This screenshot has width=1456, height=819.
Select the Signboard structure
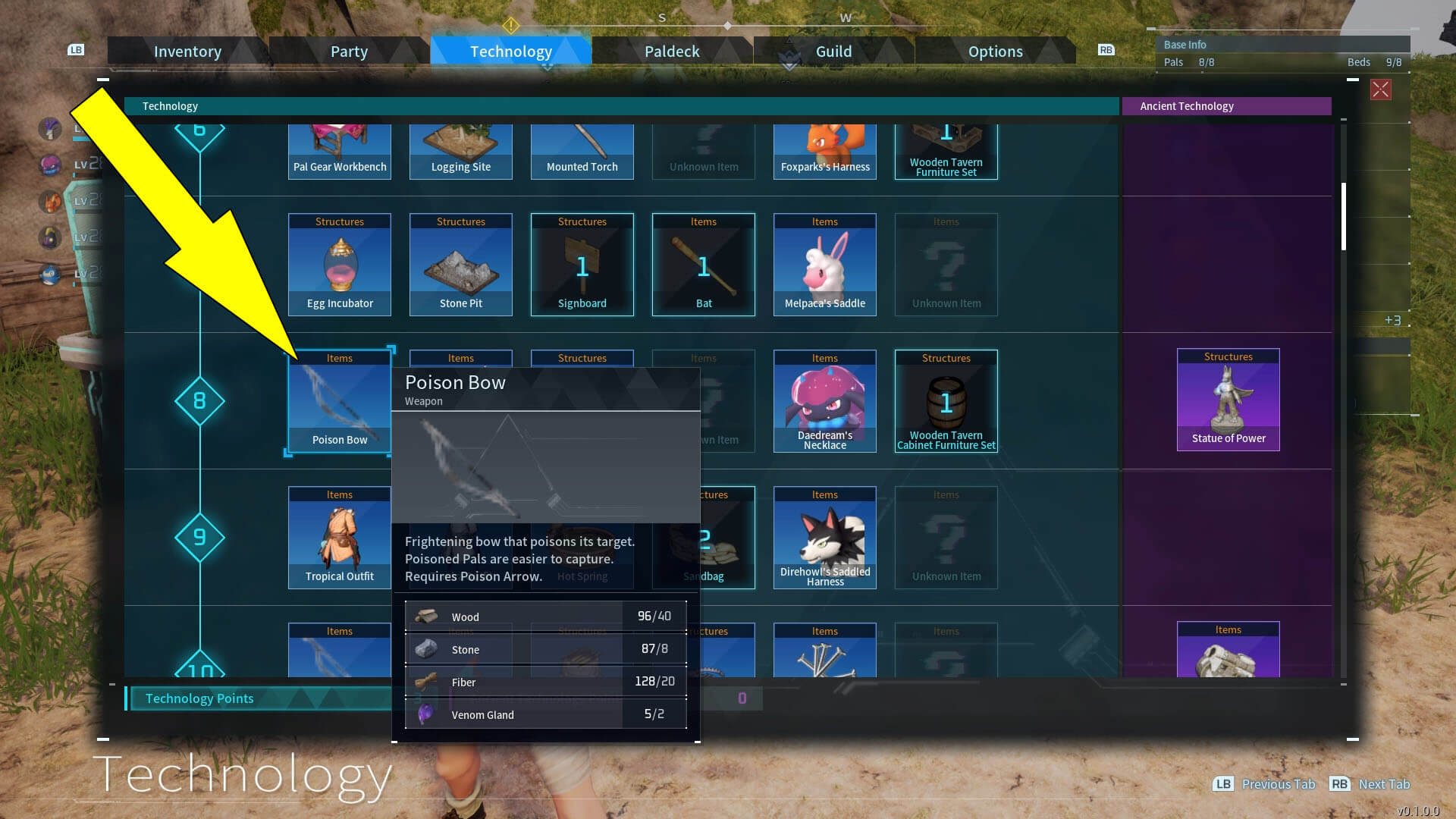coord(582,264)
